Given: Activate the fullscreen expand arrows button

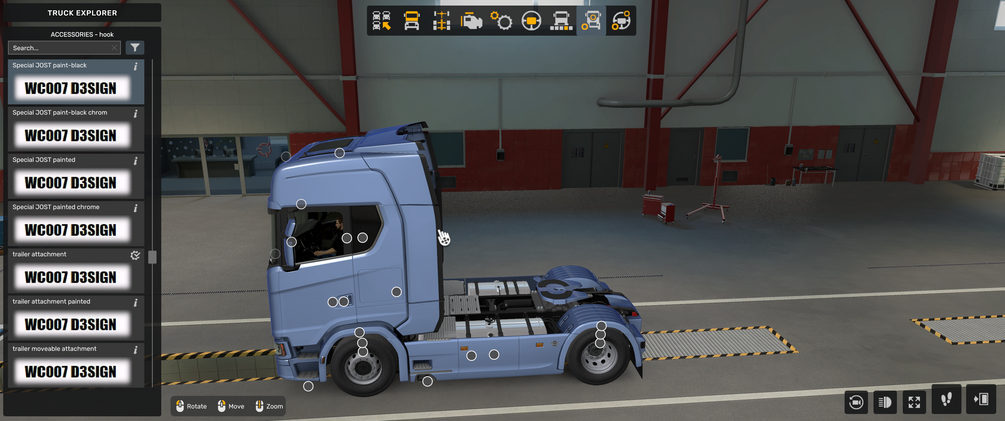Looking at the screenshot, I should pyautogui.click(x=914, y=401).
